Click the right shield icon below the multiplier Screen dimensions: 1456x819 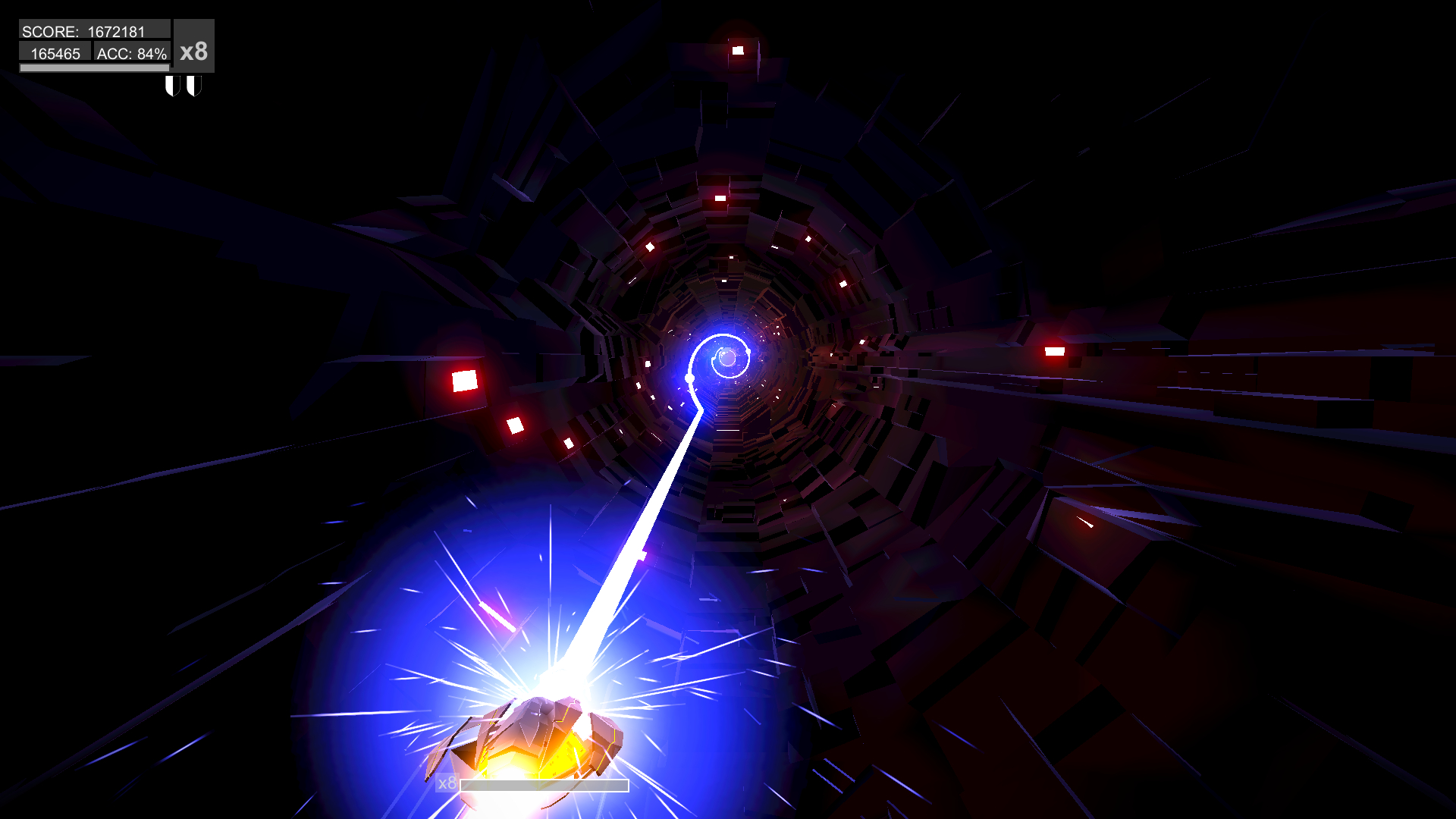(194, 85)
